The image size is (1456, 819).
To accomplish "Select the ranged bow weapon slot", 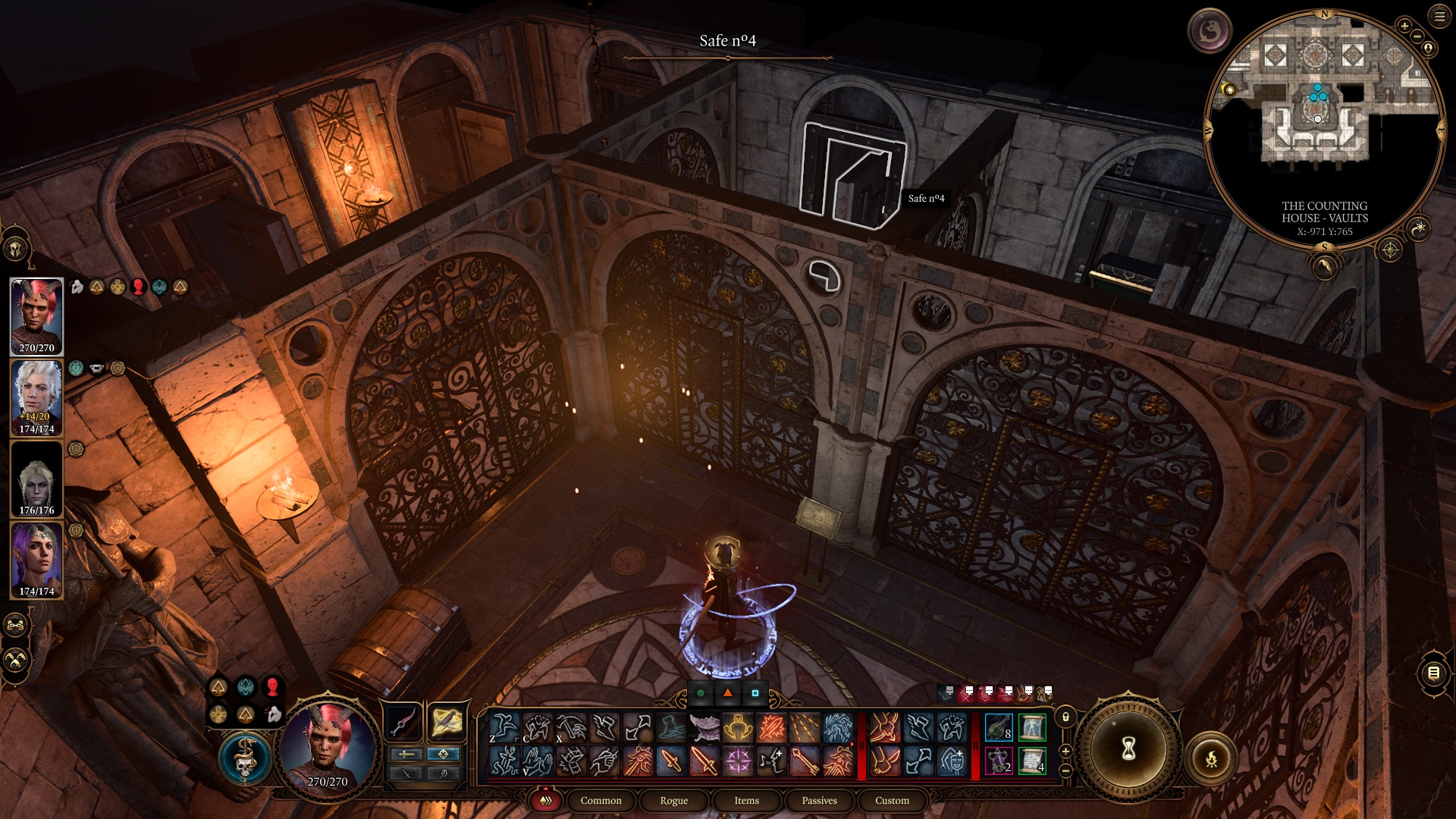I will tap(403, 721).
